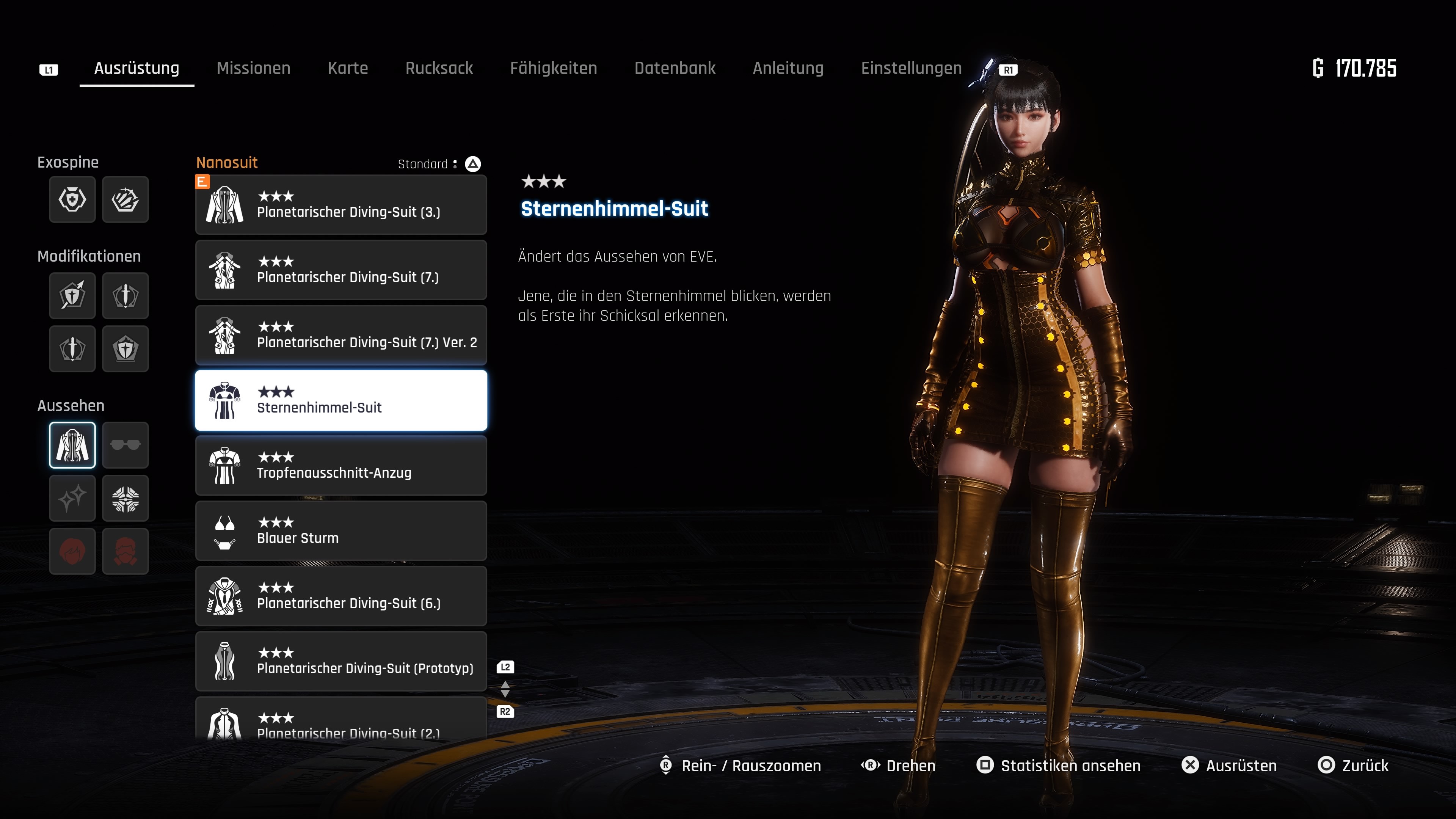1456x819 pixels.
Task: Select the glasses appearance slot
Action: [x=126, y=445]
